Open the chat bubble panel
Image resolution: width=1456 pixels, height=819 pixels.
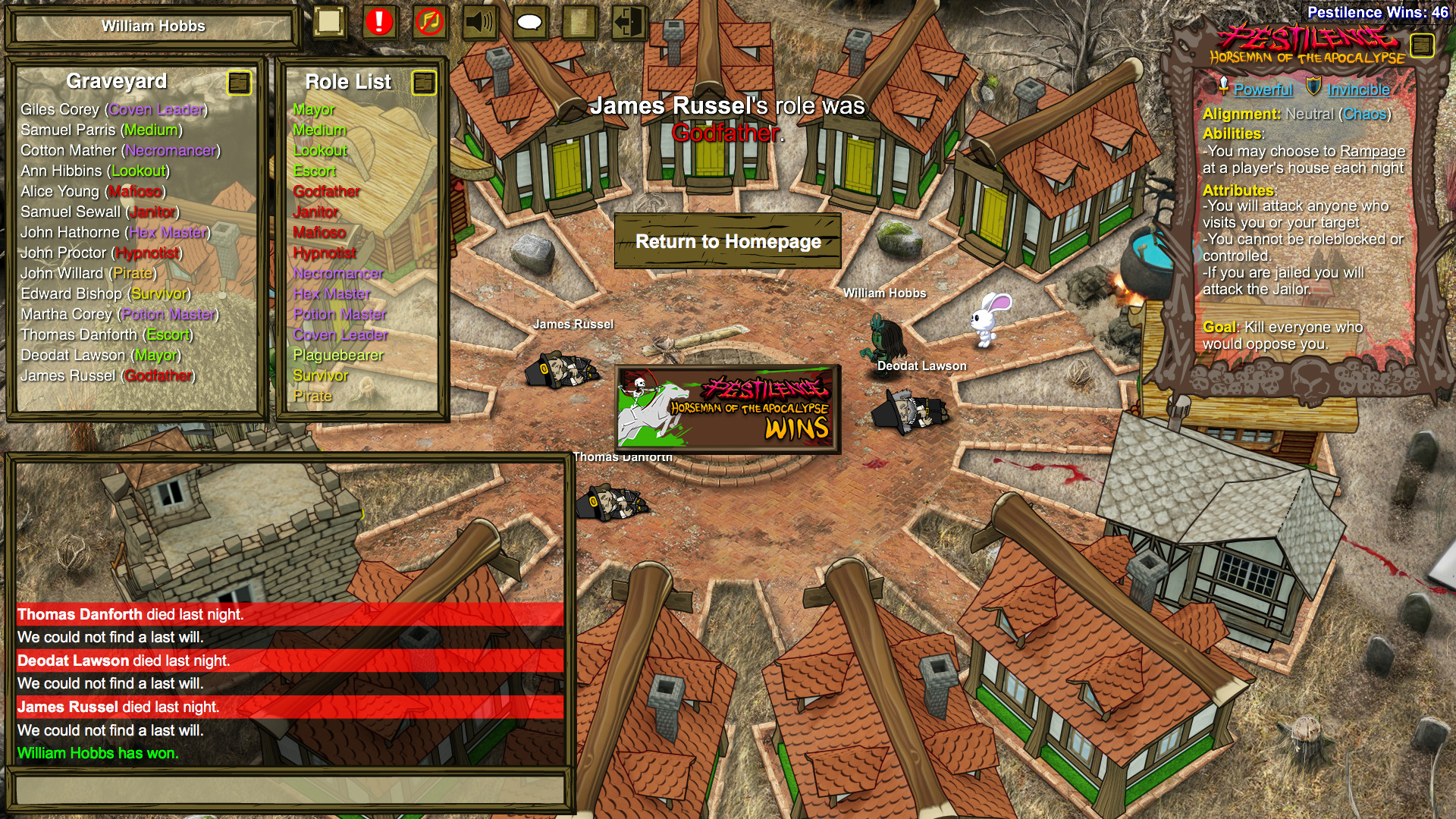pyautogui.click(x=530, y=24)
